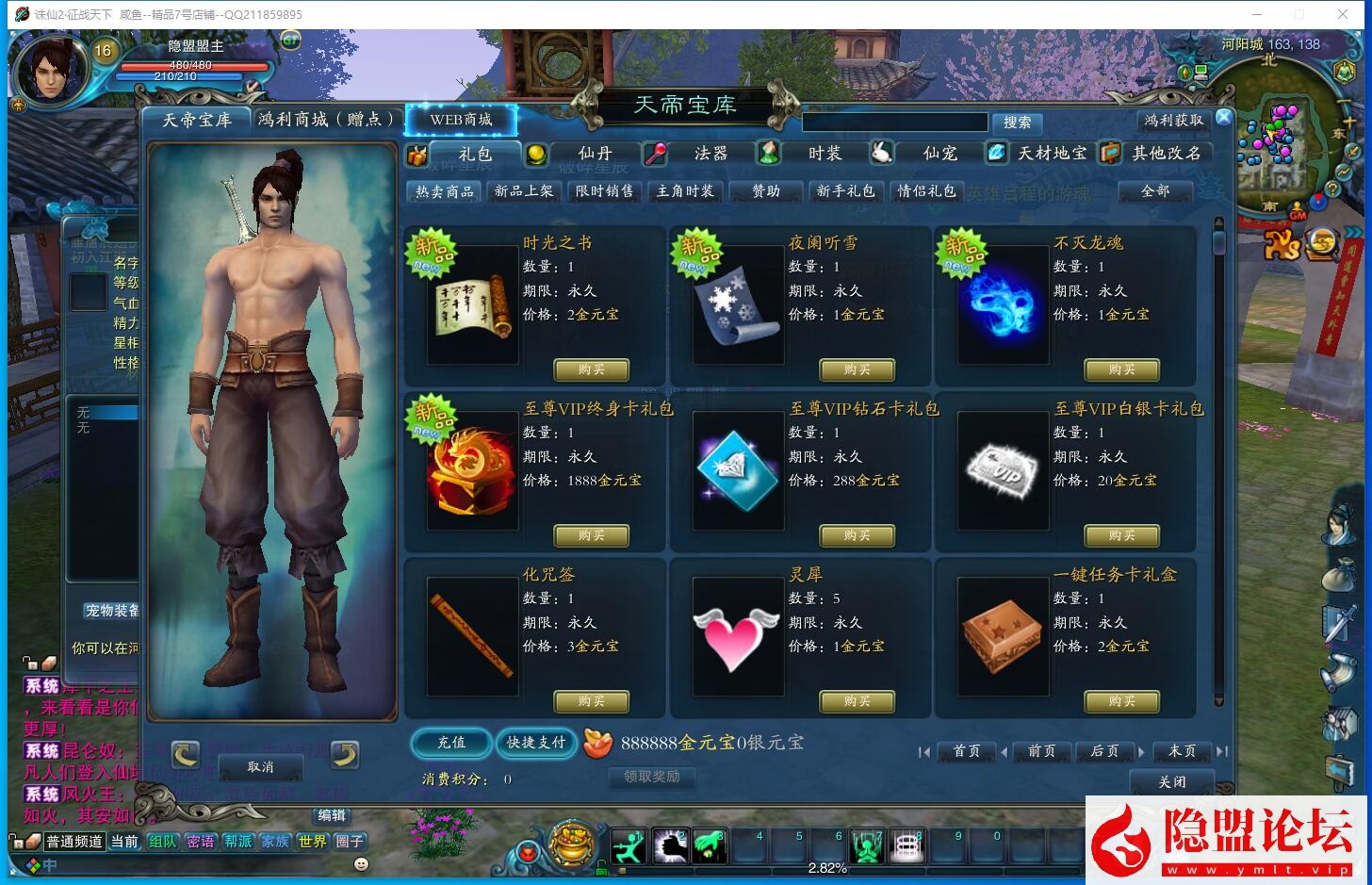Select the 法器 category
Image resolution: width=1372 pixels, height=885 pixels.
710,154
